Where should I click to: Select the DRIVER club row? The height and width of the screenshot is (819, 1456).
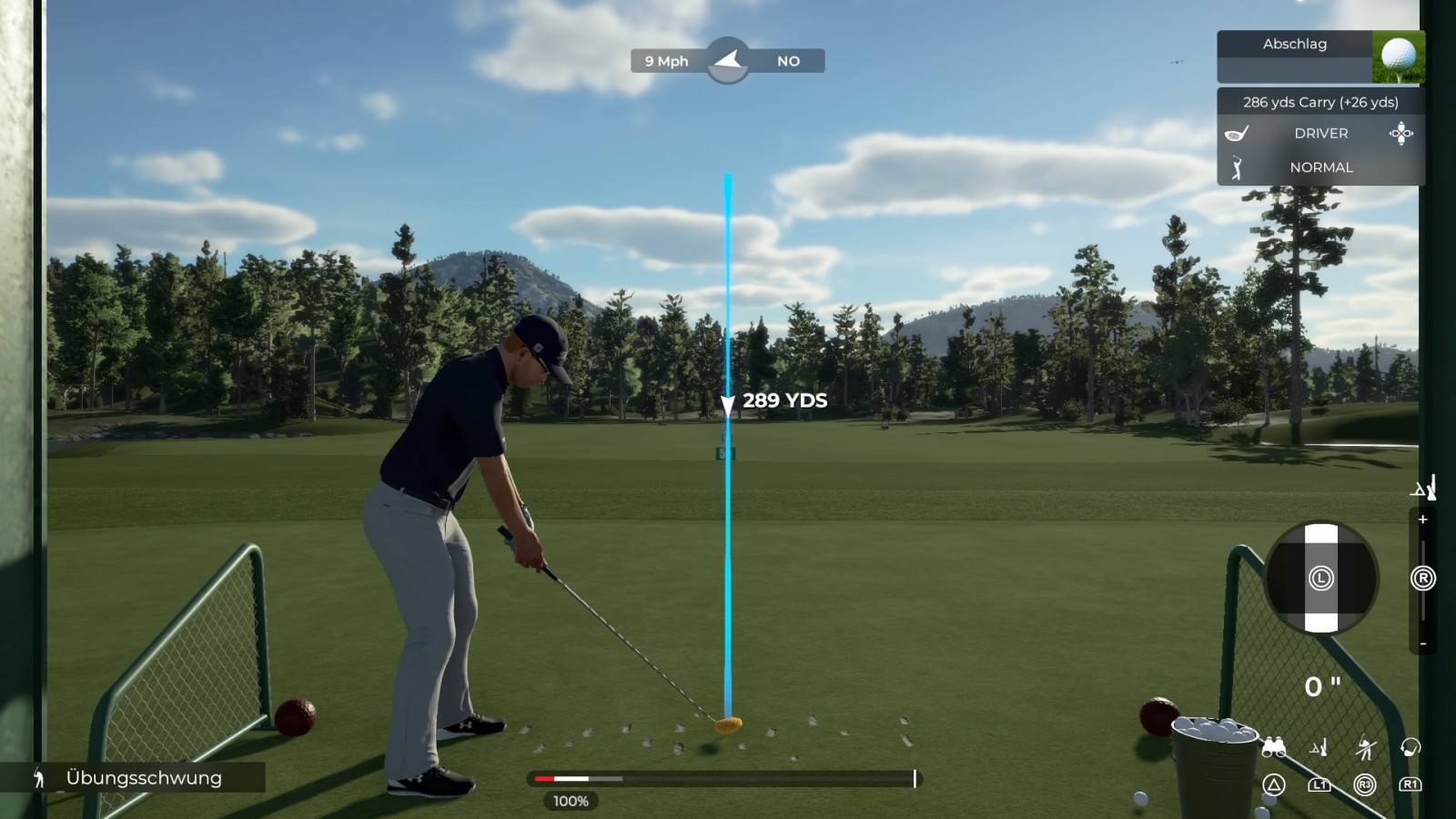point(1320,134)
